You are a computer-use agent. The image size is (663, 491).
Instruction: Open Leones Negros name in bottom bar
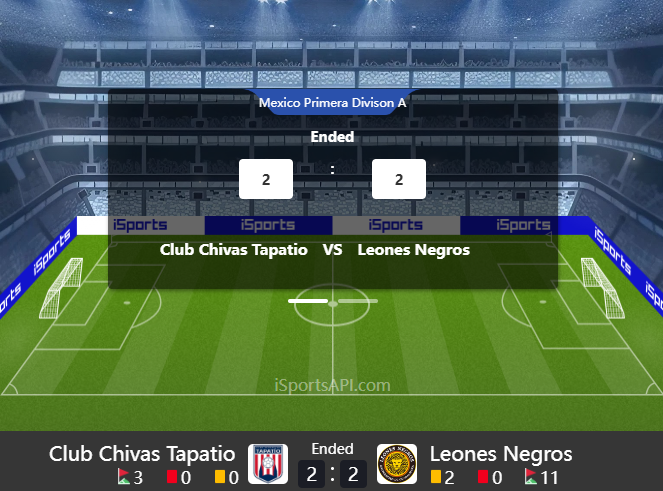(x=501, y=454)
